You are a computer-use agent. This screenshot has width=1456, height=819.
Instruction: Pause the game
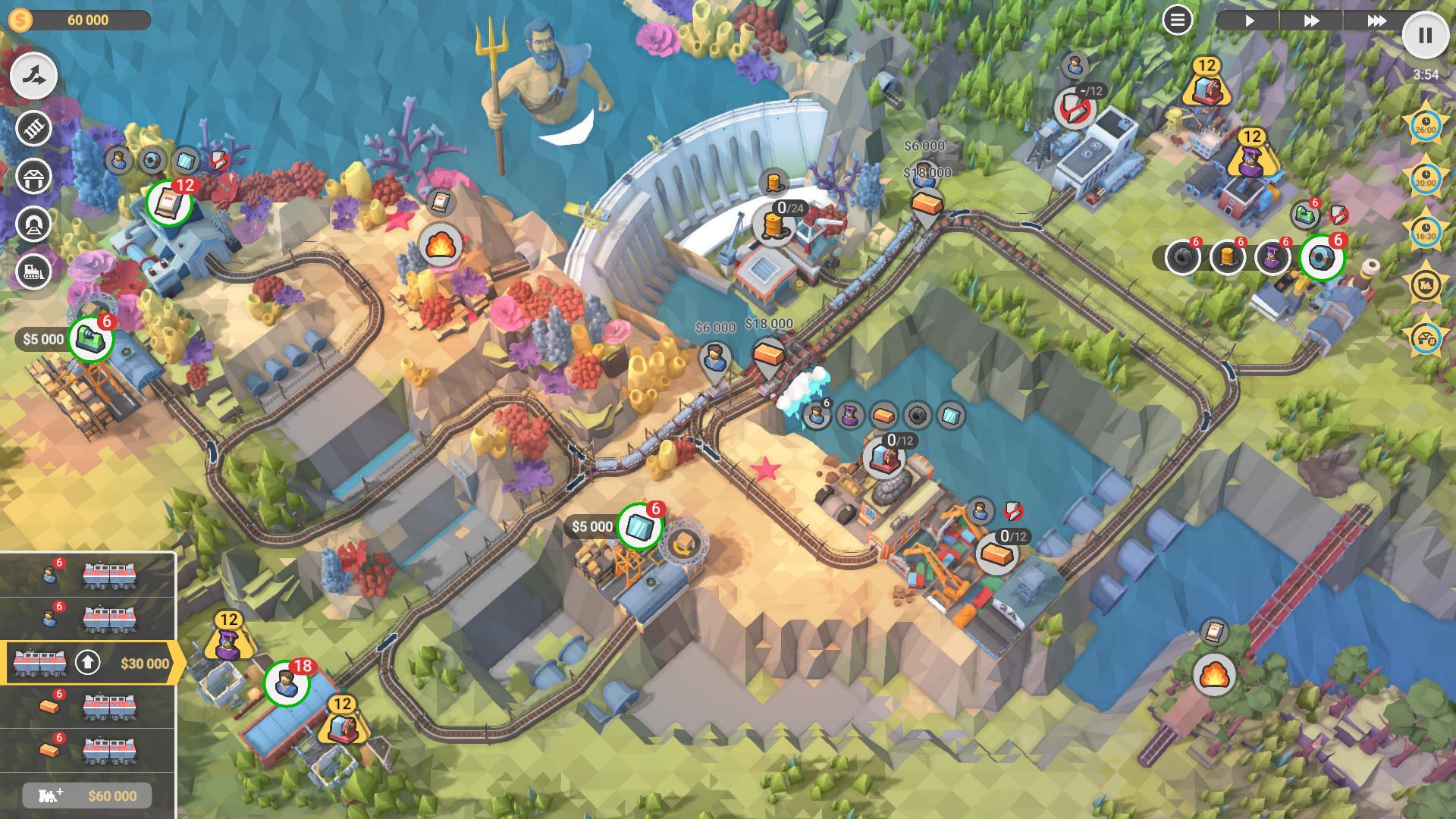point(1425,33)
